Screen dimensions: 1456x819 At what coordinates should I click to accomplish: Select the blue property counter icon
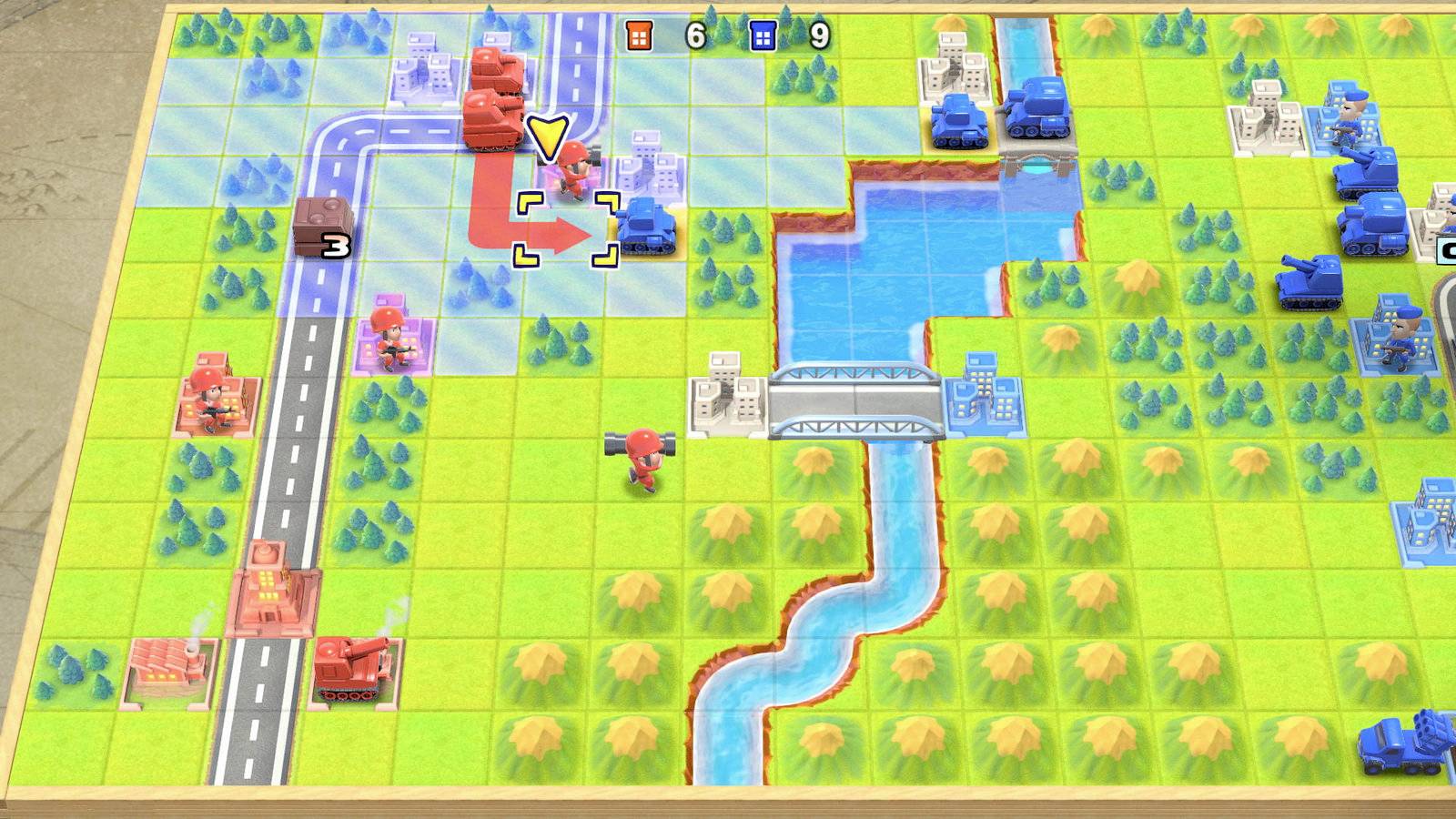pyautogui.click(x=763, y=36)
